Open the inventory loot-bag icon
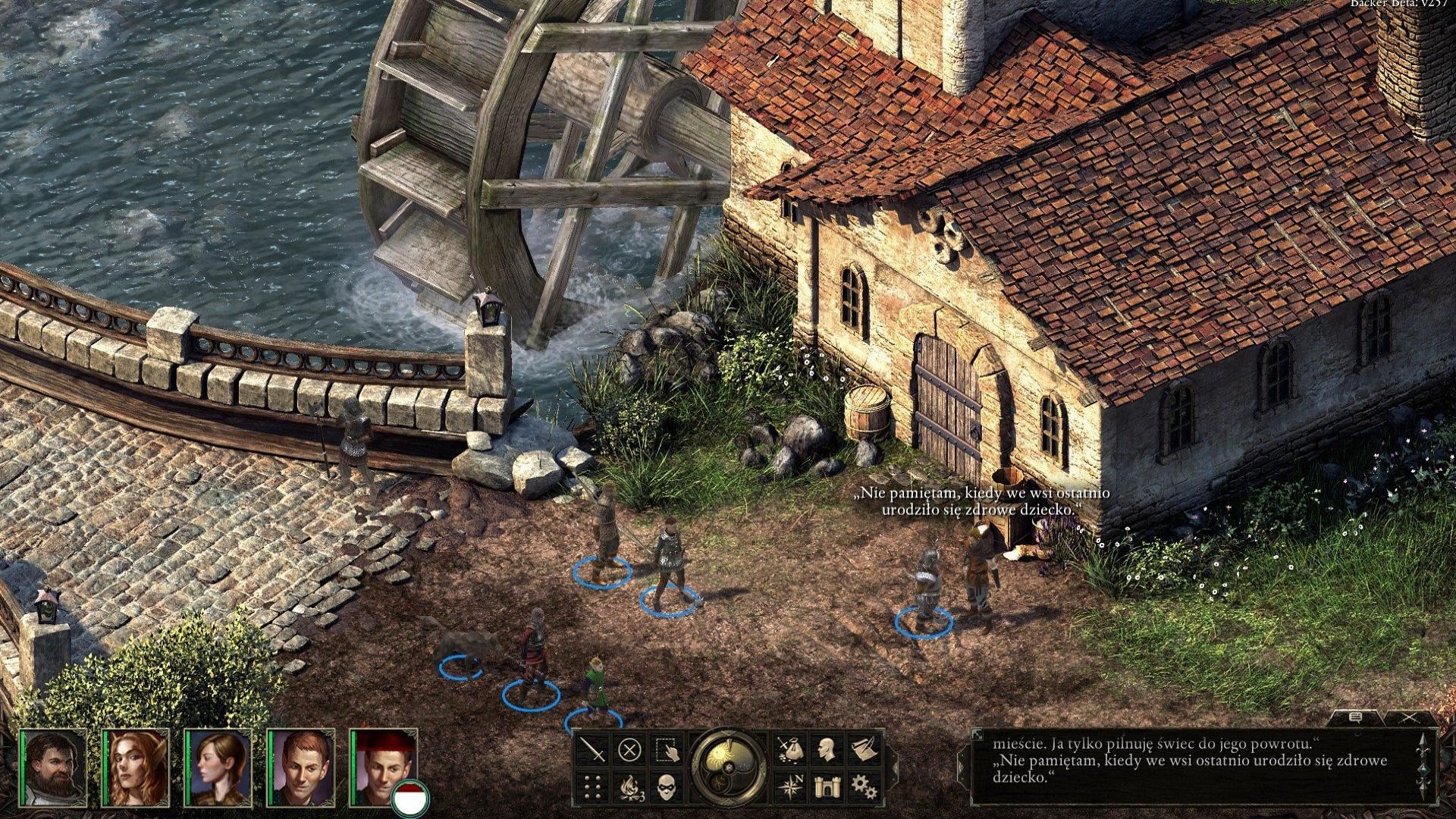 point(789,750)
